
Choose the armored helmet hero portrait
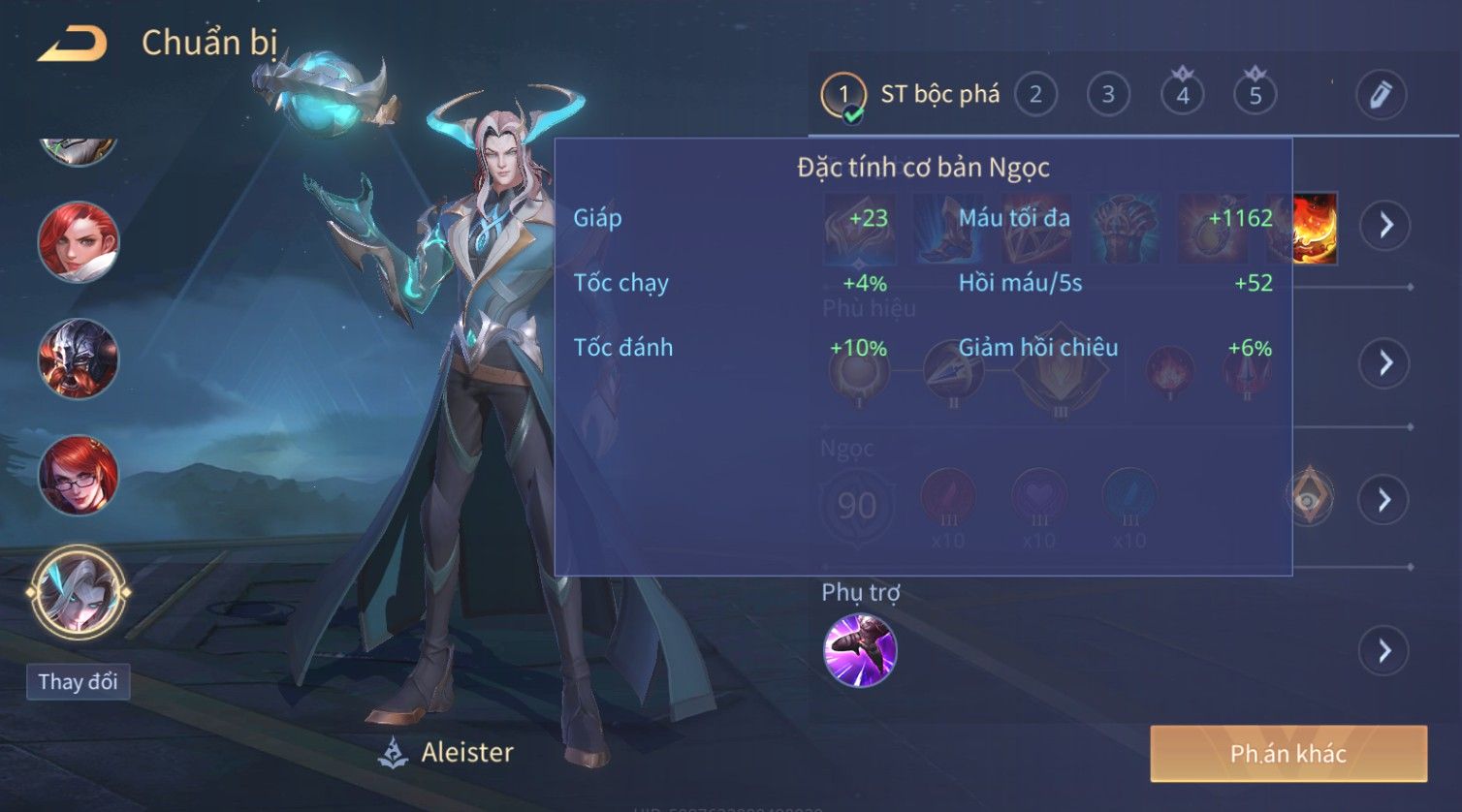tap(78, 358)
